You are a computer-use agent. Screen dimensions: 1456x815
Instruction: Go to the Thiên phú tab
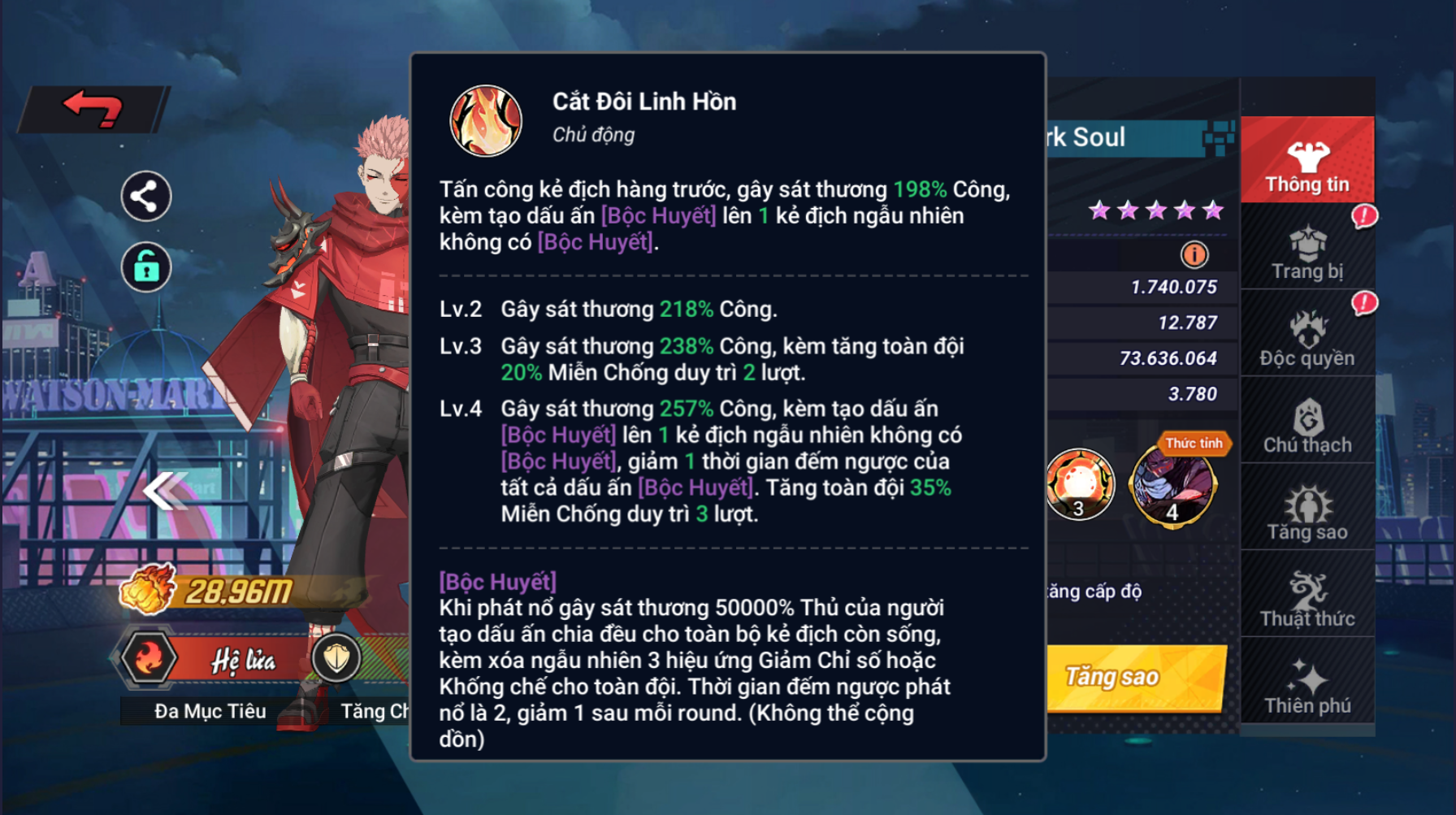1306,685
